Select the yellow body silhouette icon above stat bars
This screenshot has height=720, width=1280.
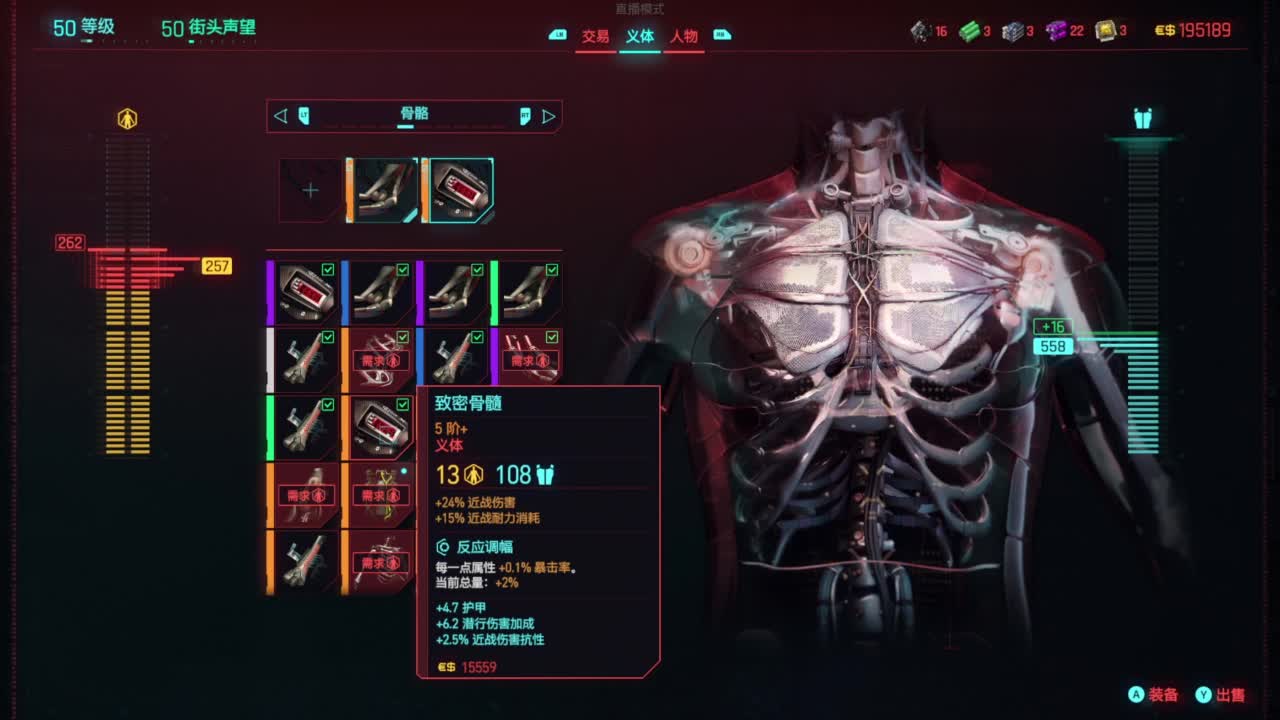(x=126, y=118)
